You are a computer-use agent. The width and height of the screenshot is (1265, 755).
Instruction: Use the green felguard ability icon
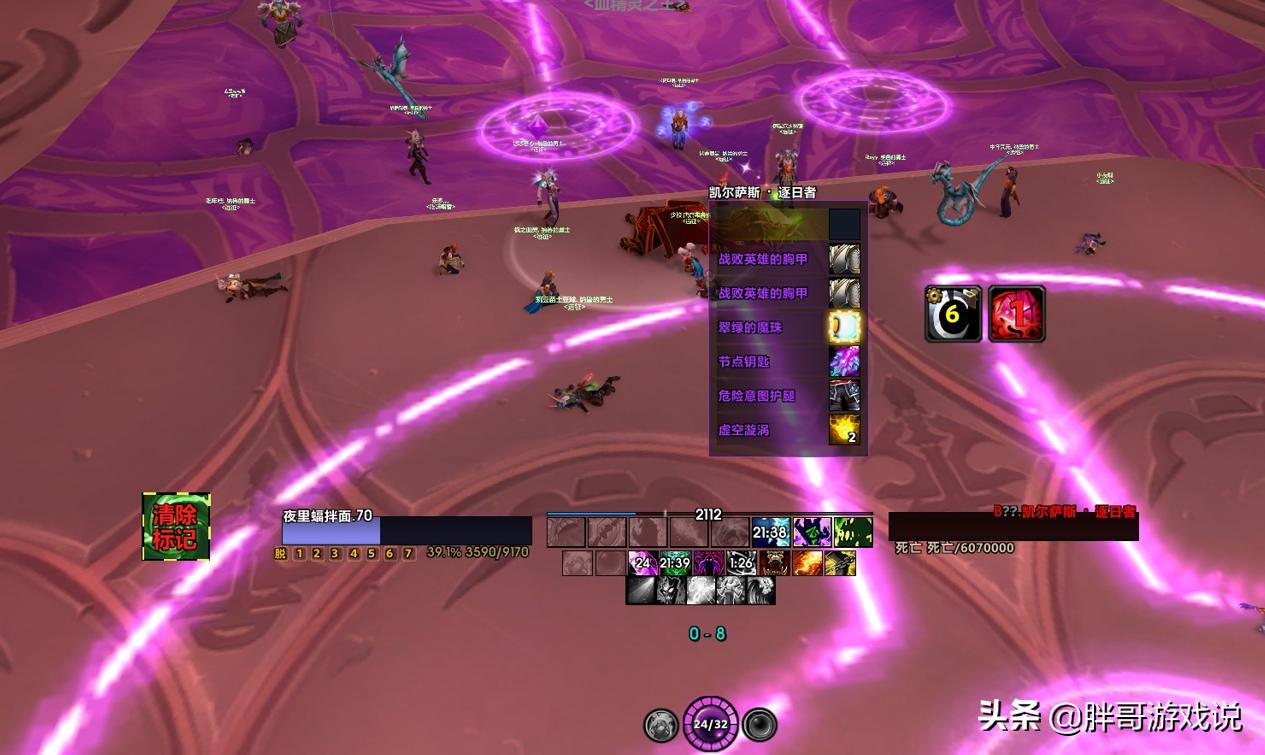pos(853,532)
